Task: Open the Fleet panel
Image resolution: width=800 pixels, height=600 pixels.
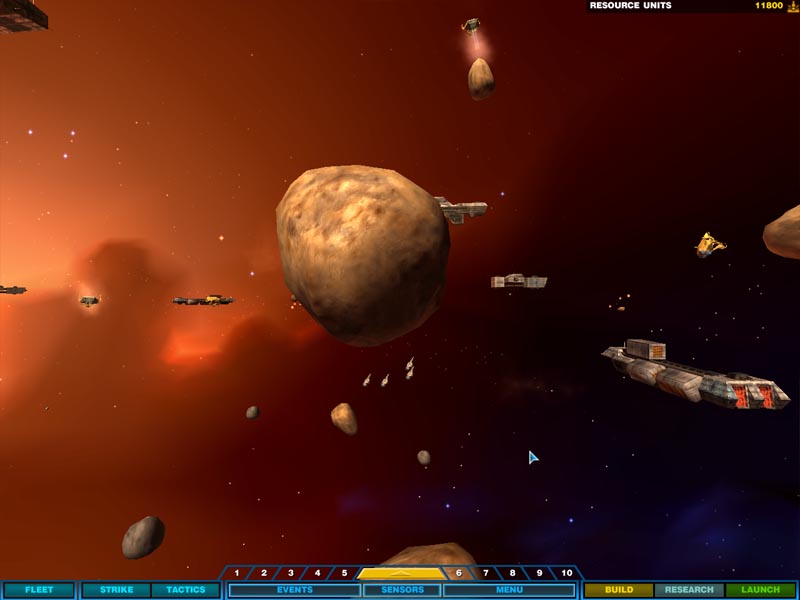Action: [x=39, y=590]
